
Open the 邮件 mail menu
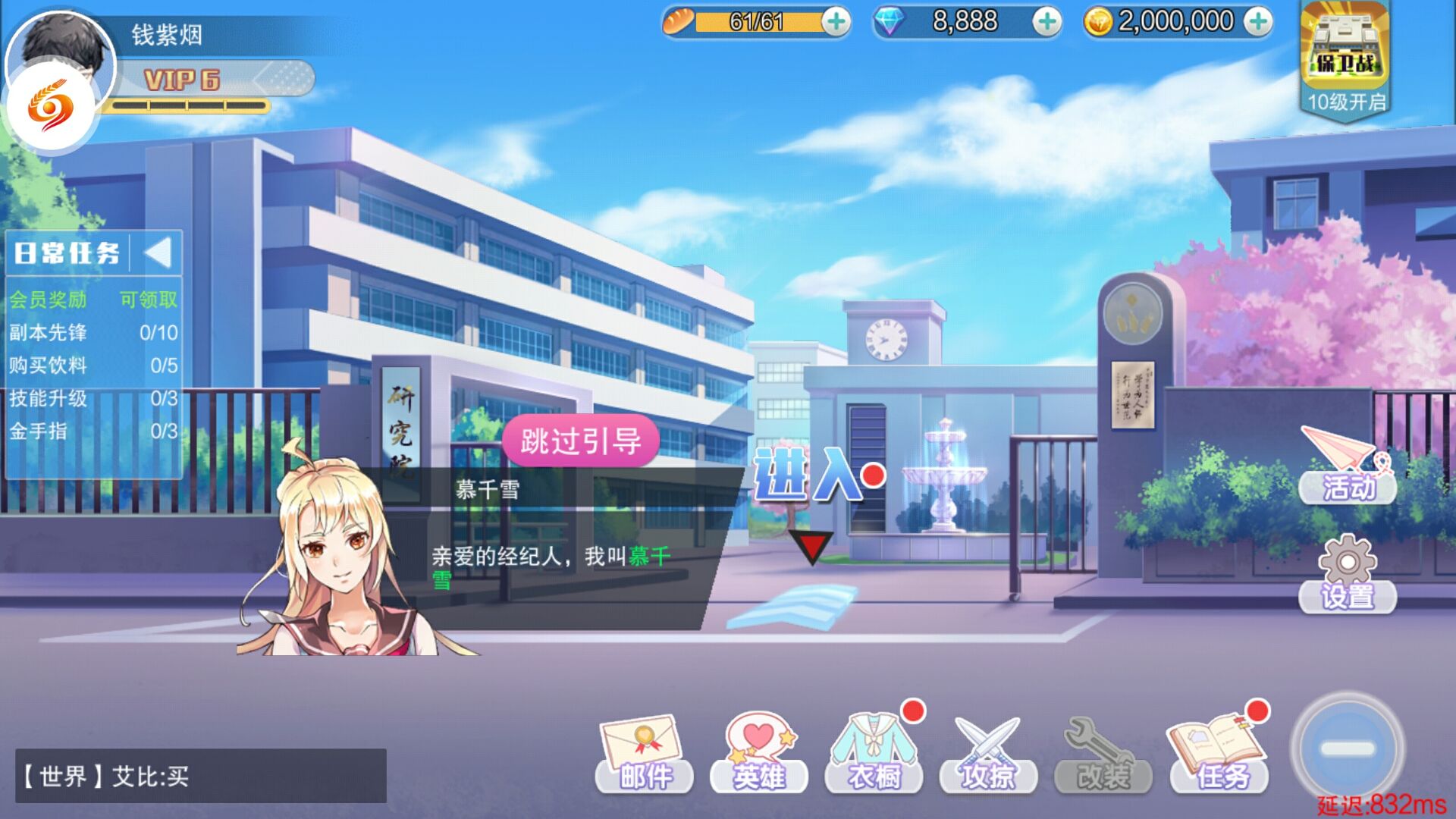click(x=644, y=755)
